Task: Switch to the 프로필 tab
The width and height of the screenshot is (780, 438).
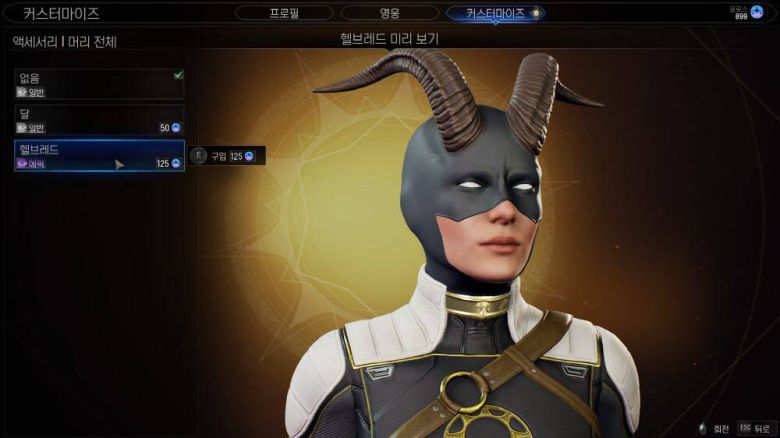Action: pos(285,13)
